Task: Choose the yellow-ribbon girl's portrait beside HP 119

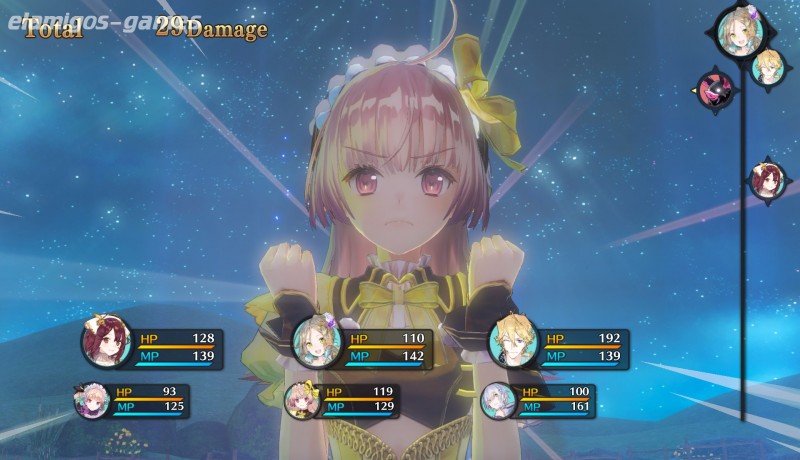Action: point(301,399)
